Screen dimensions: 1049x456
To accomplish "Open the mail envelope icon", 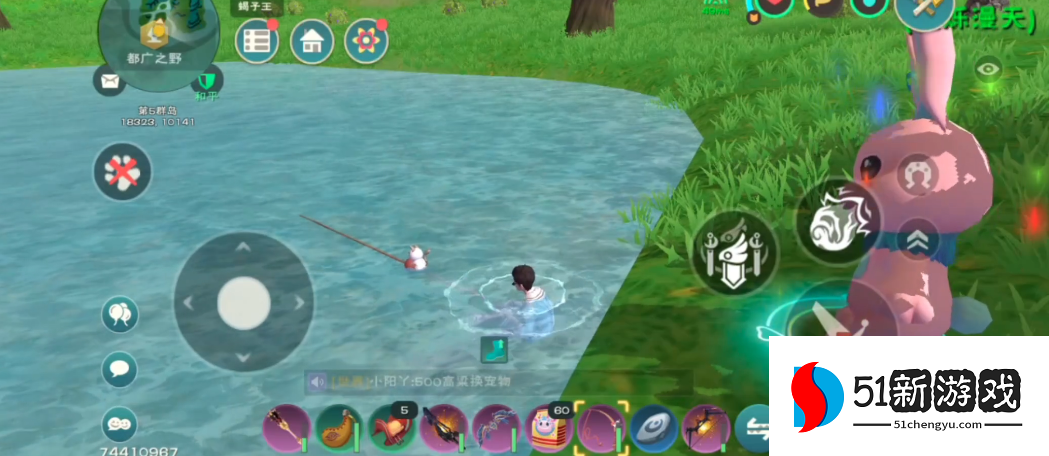I will pos(108,81).
